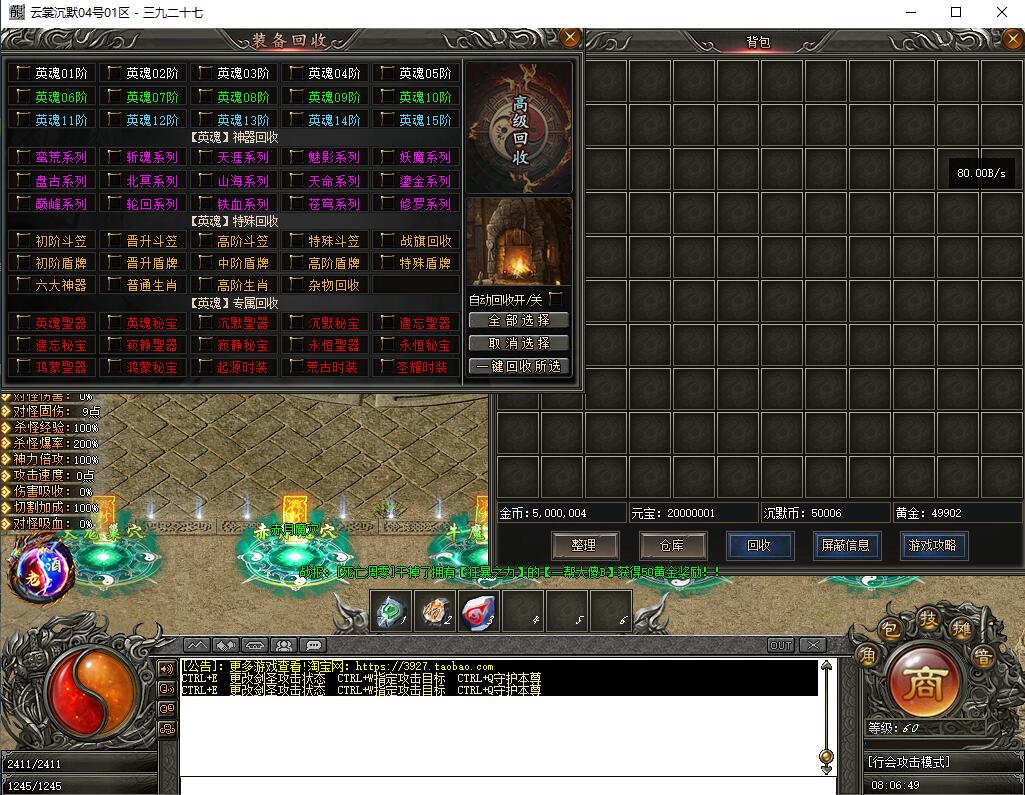Open the 仓库 warehouse
Image resolution: width=1025 pixels, height=795 pixels.
point(672,545)
